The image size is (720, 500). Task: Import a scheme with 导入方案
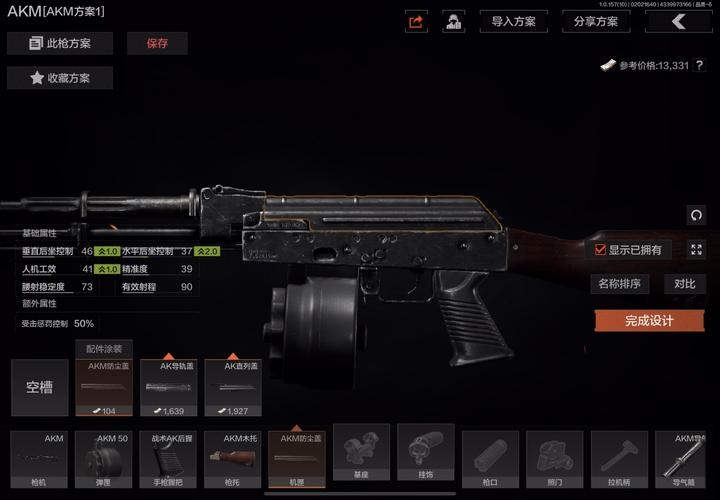click(513, 21)
